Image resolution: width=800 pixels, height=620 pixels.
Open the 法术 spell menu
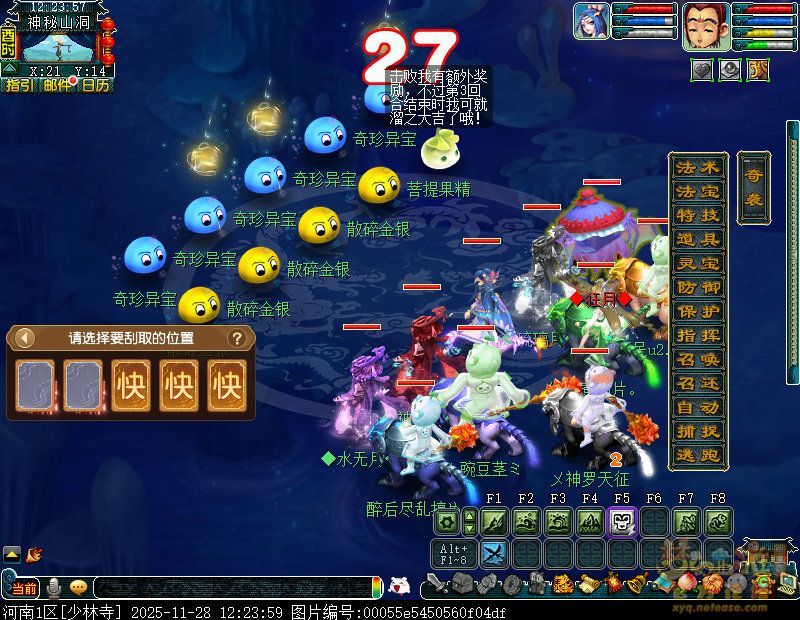coord(697,167)
